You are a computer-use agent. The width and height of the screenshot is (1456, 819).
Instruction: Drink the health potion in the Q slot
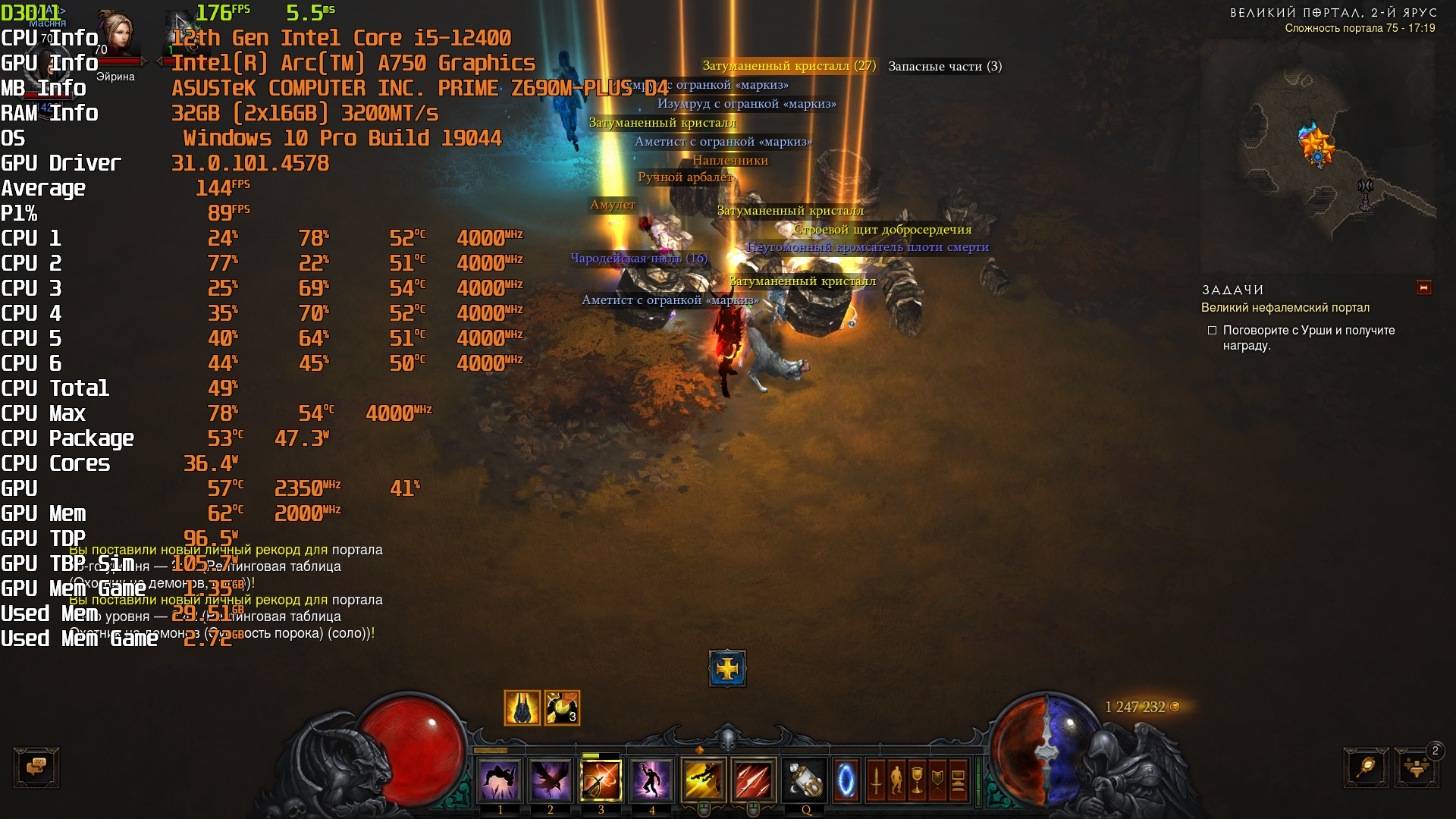pyautogui.click(x=805, y=780)
